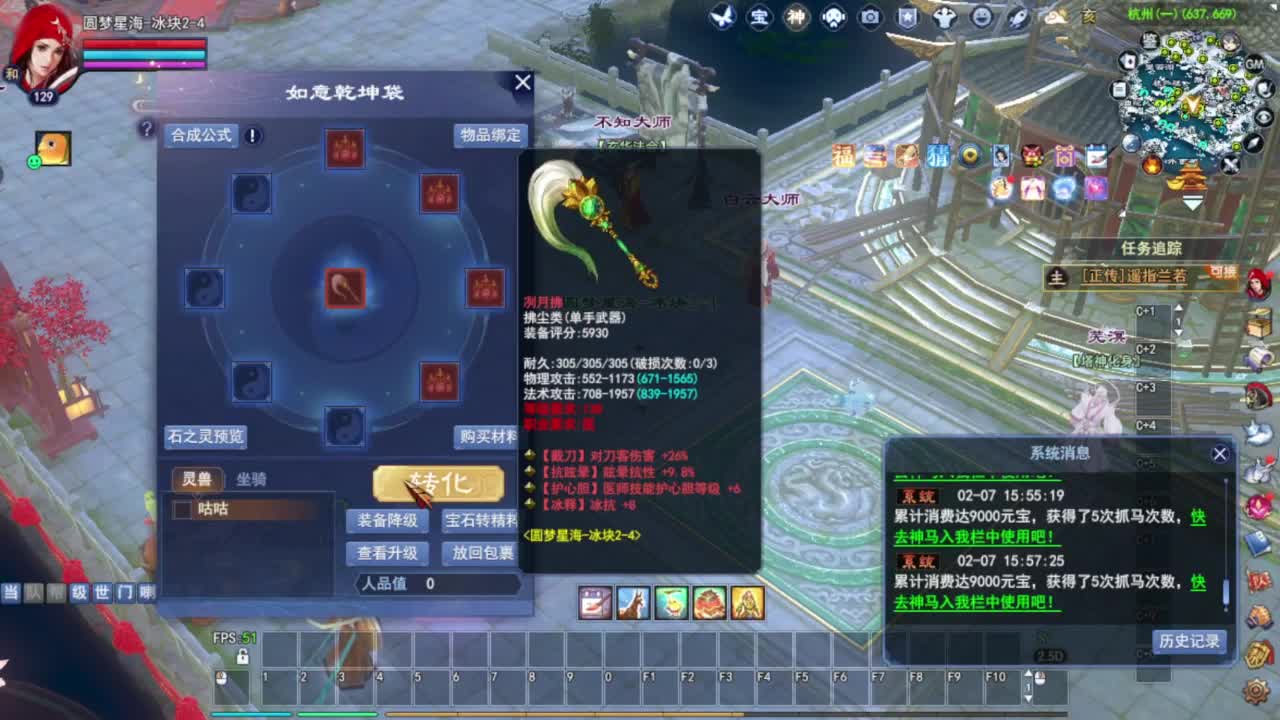Click the 宝 treasure icon in top toolbar
Viewport: 1280px width, 720px height.
[760, 17]
